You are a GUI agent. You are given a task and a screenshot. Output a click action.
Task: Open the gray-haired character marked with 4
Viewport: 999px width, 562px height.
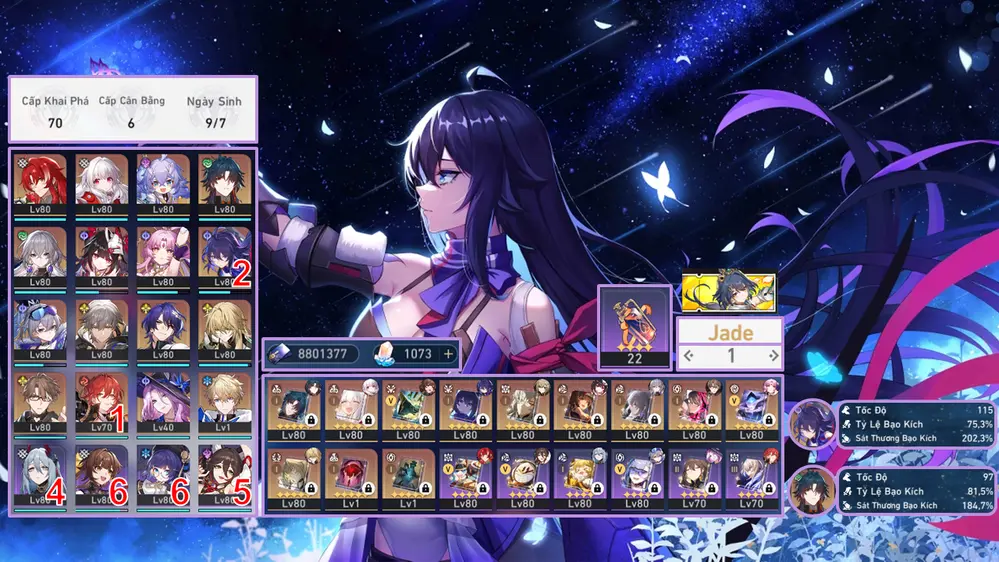(40, 472)
